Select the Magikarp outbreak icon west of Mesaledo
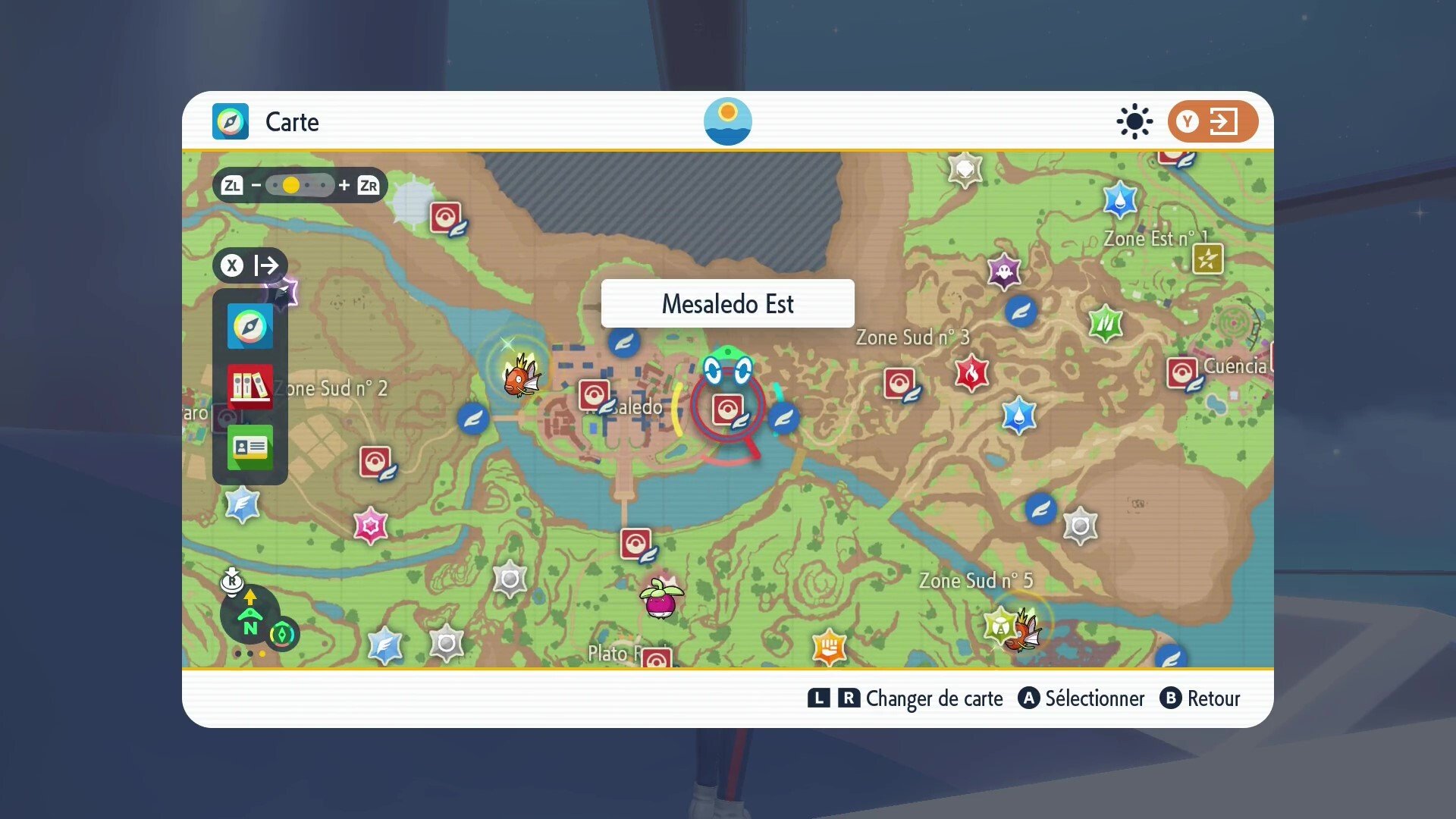The image size is (1456, 819). pyautogui.click(x=520, y=378)
